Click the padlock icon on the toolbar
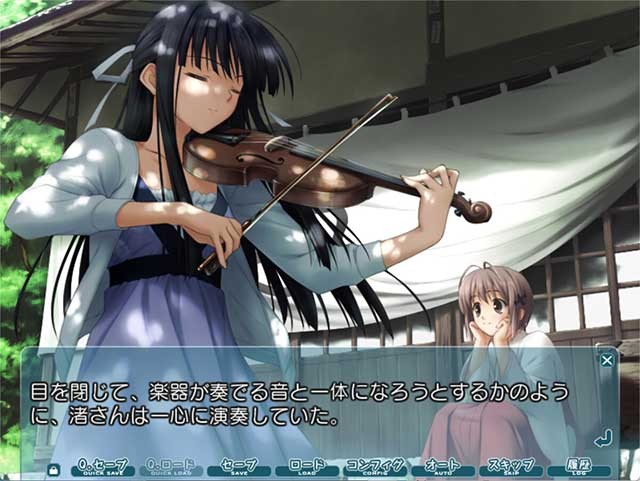This screenshot has height=481, width=640. pos(53,468)
